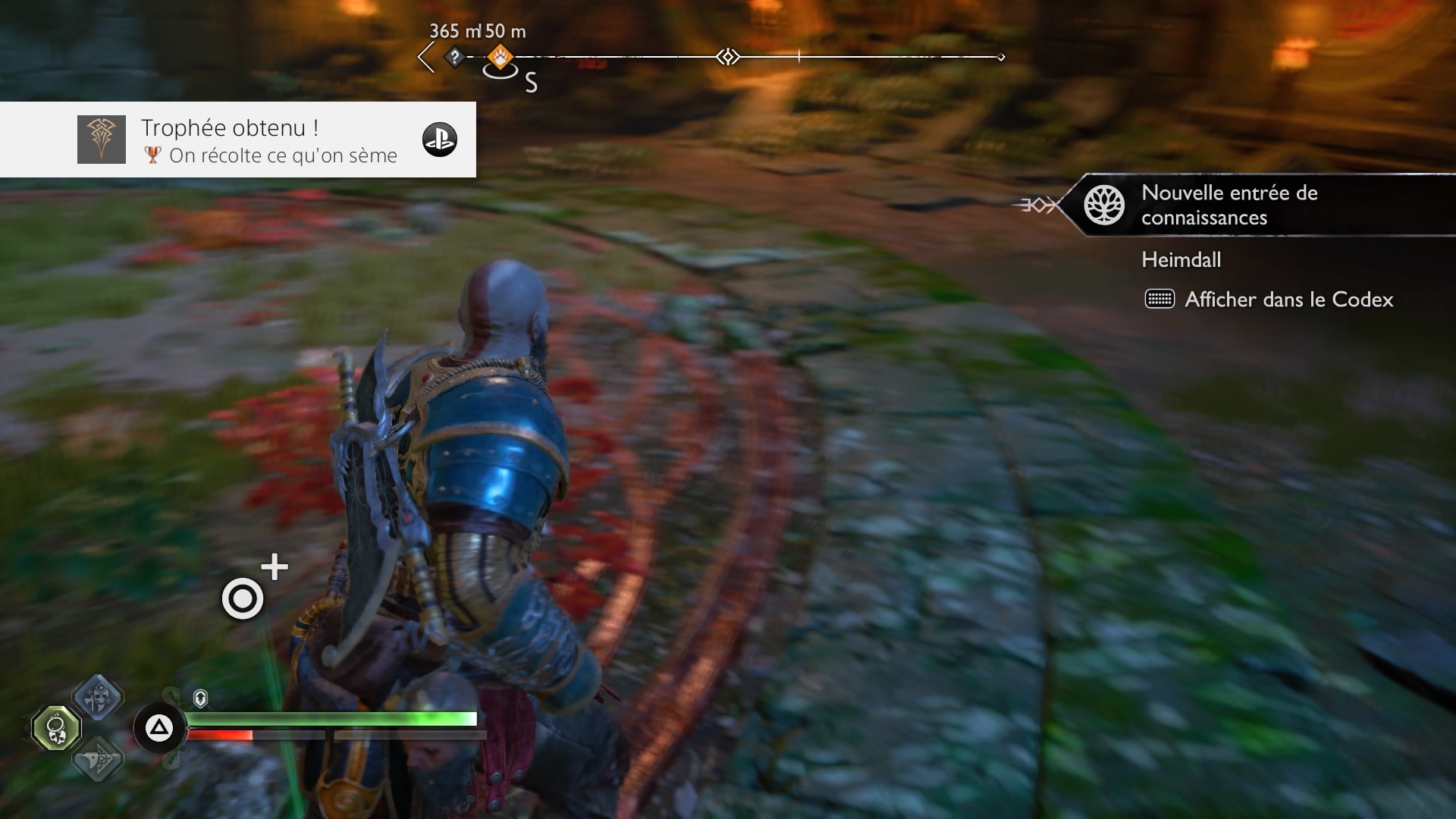Select the diamond waypoint marker on the compass

(x=728, y=57)
